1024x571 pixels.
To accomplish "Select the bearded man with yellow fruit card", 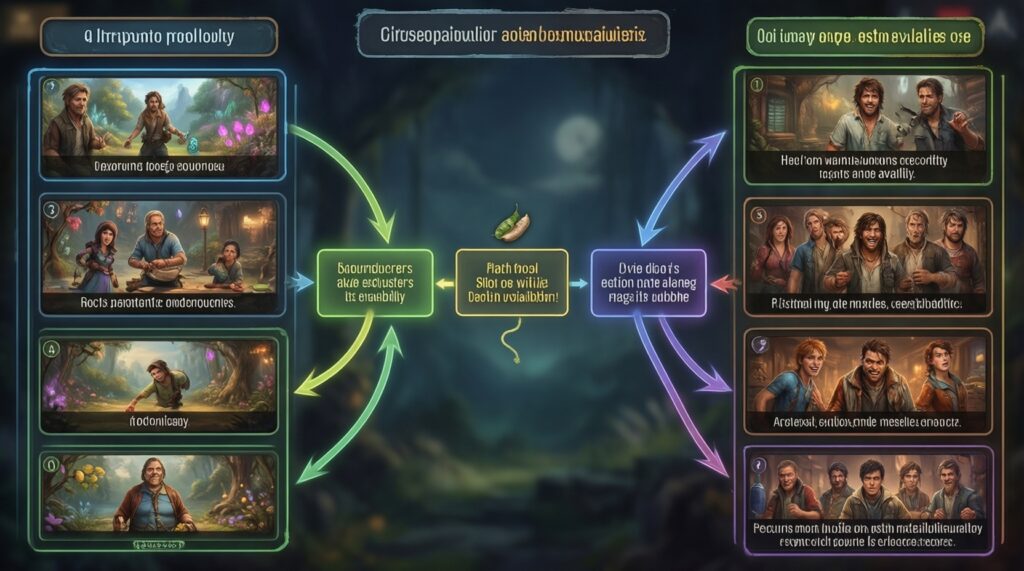I will tap(158, 494).
